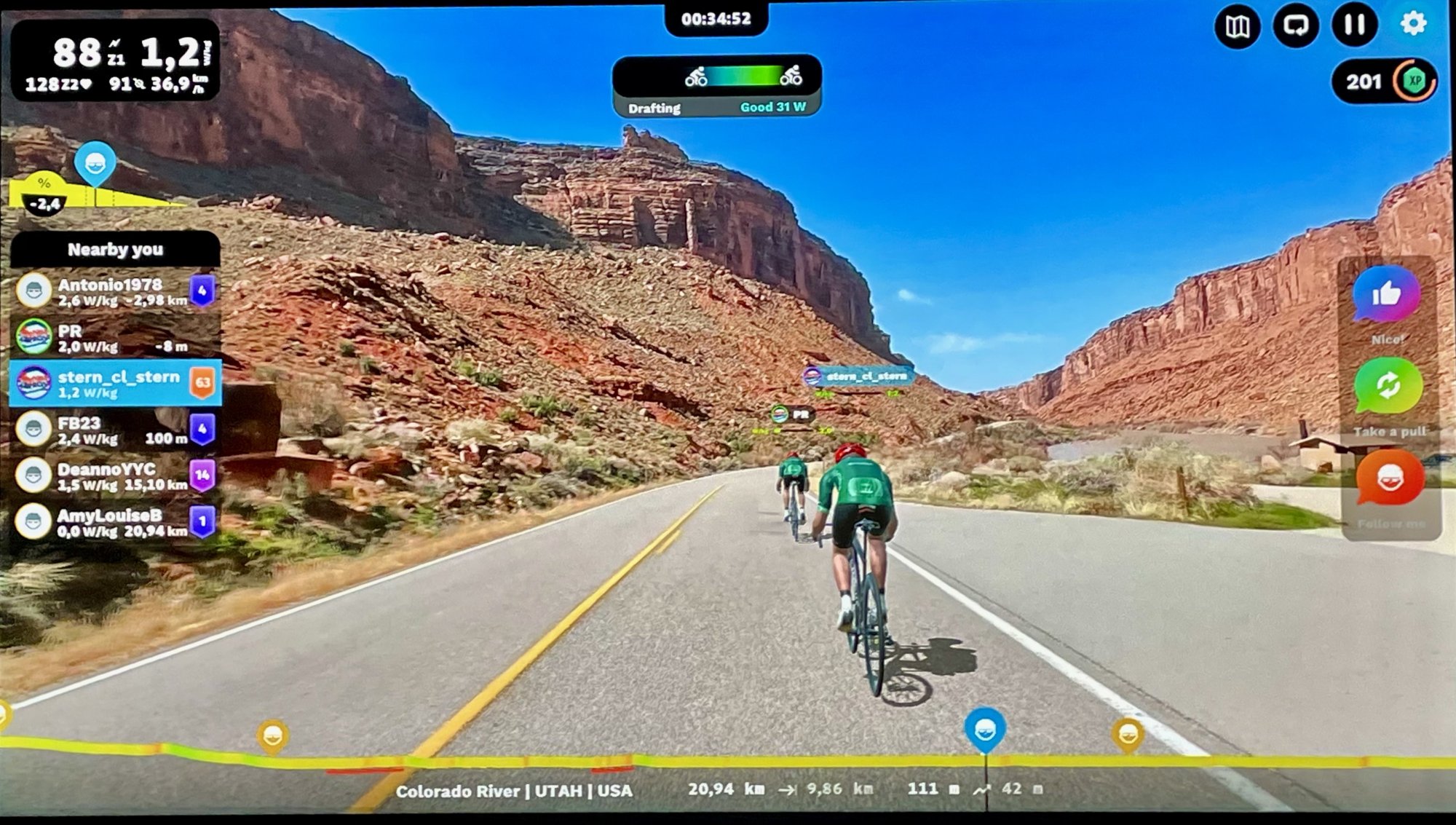Click the chat bubble icon
The height and width of the screenshot is (825, 1456).
[x=1296, y=26]
